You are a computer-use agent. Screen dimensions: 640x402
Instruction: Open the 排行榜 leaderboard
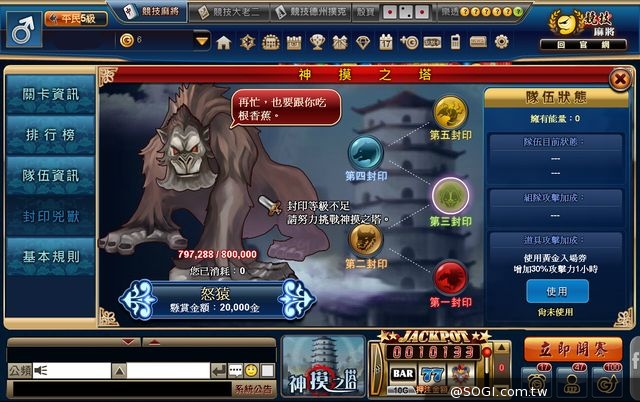50,135
